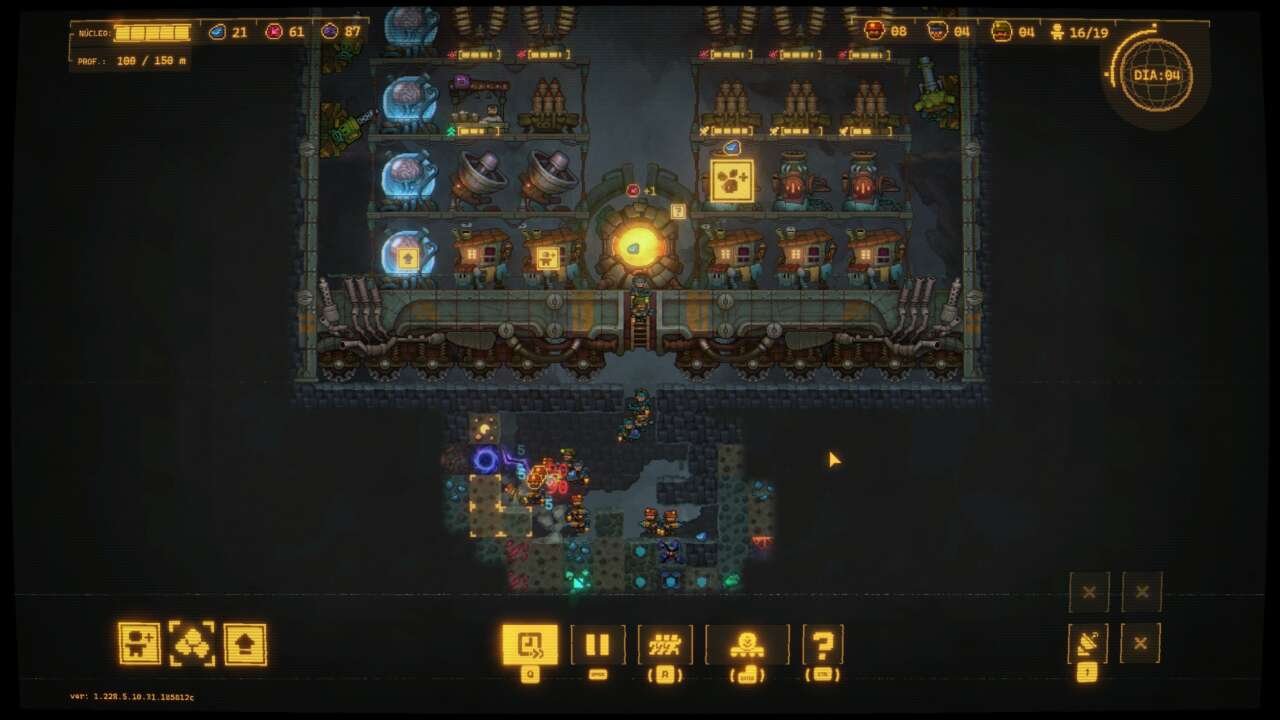Open the help question mark button
Screen dimensions: 1280x720
822,644
